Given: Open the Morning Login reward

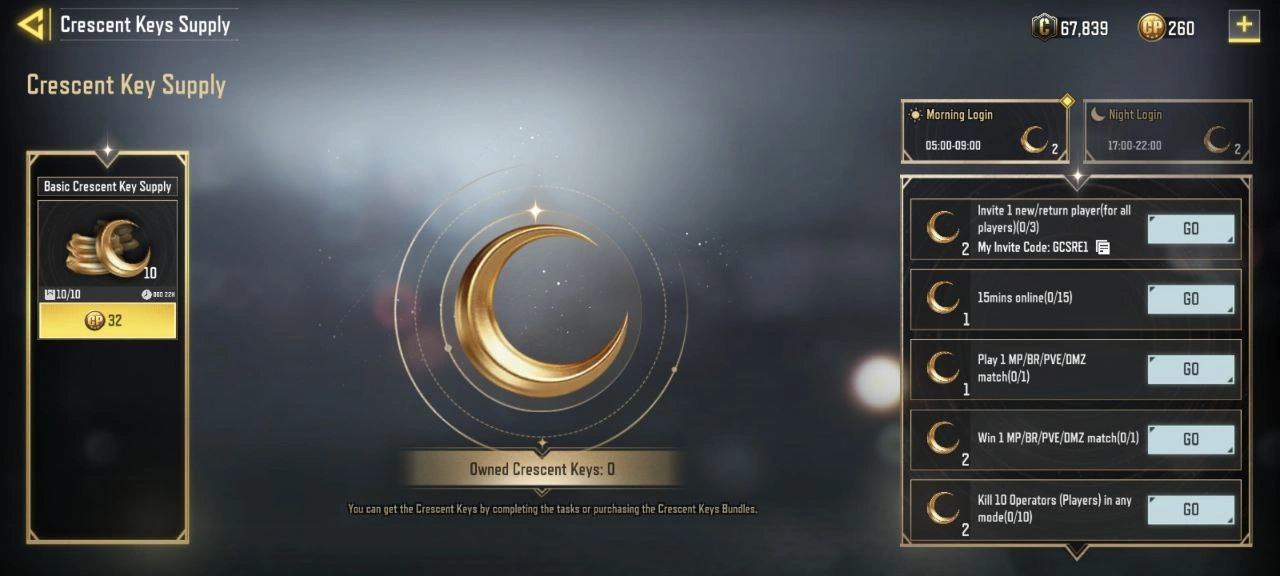Looking at the screenshot, I should tap(984, 131).
